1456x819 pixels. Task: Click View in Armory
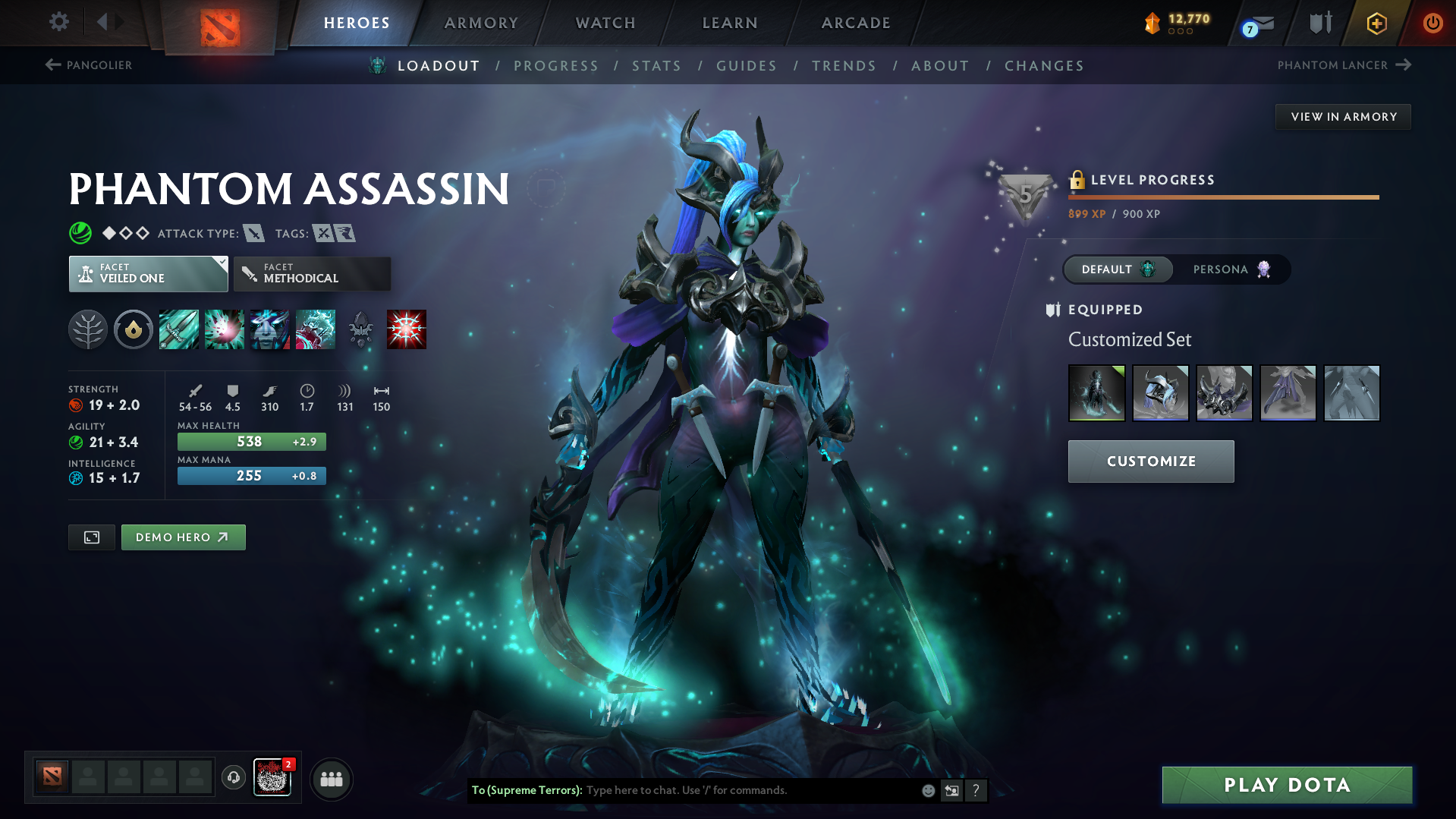click(1343, 117)
